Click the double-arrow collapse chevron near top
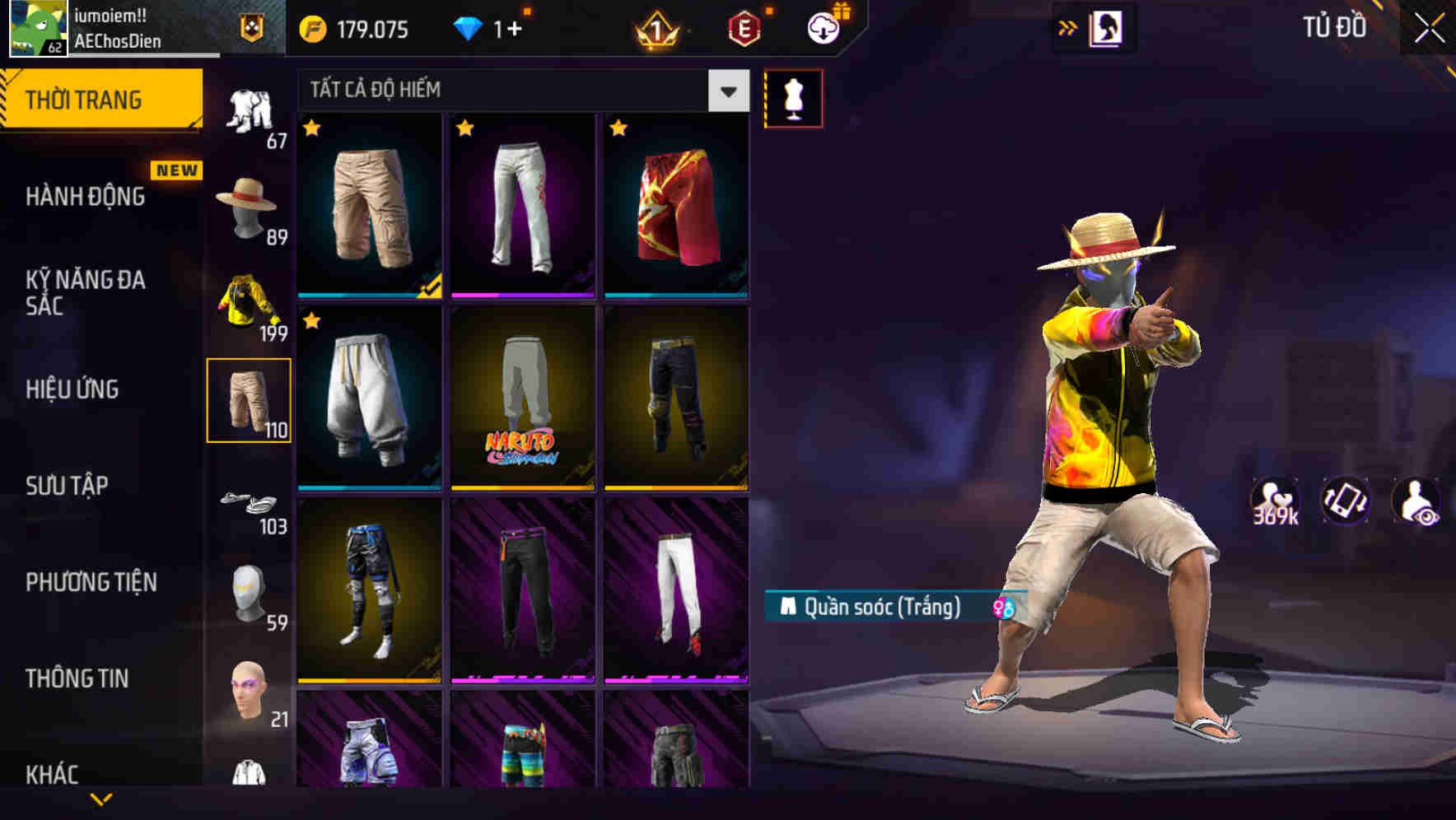 tap(1068, 27)
